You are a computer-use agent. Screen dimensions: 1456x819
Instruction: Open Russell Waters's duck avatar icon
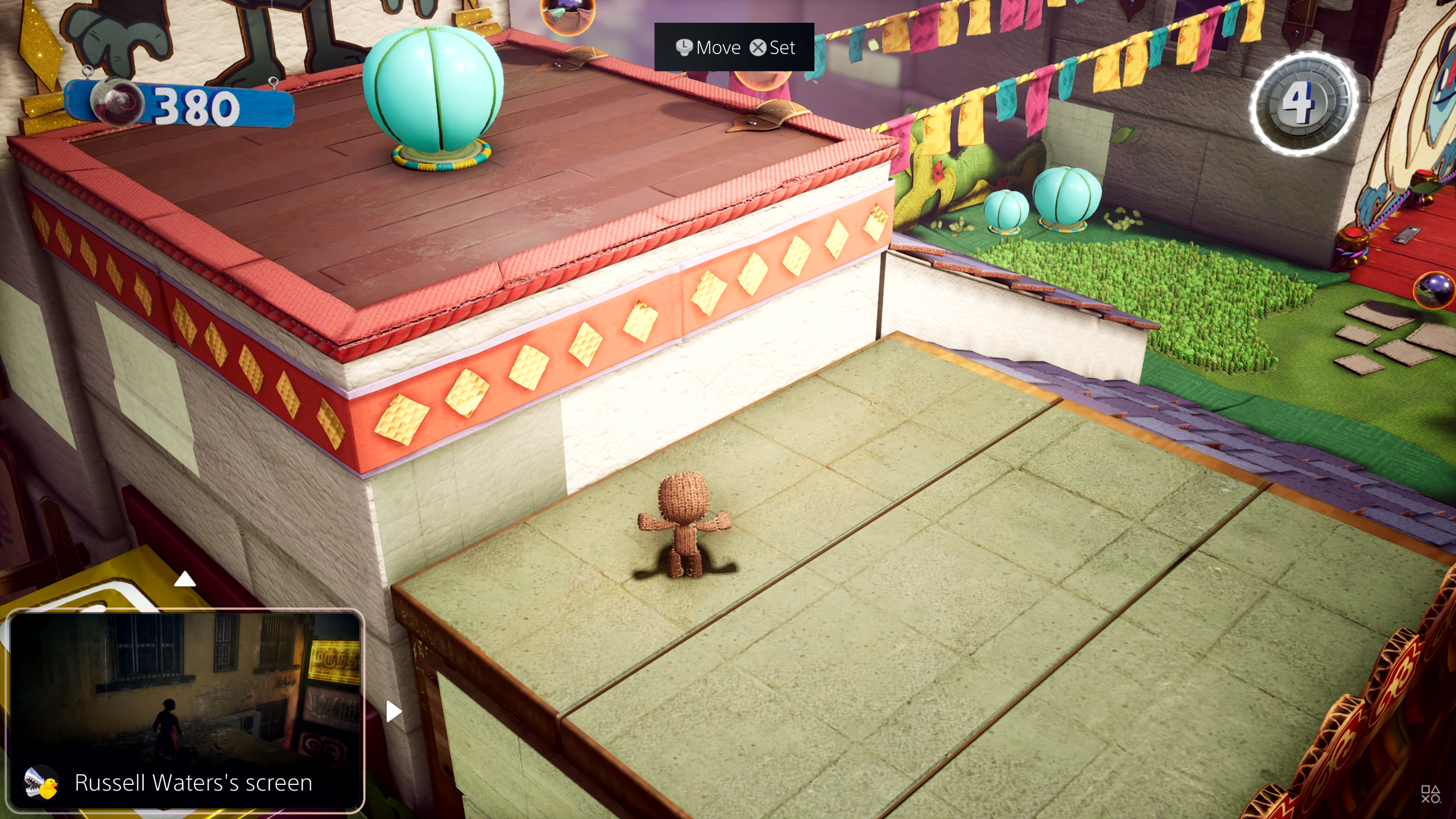point(42,783)
